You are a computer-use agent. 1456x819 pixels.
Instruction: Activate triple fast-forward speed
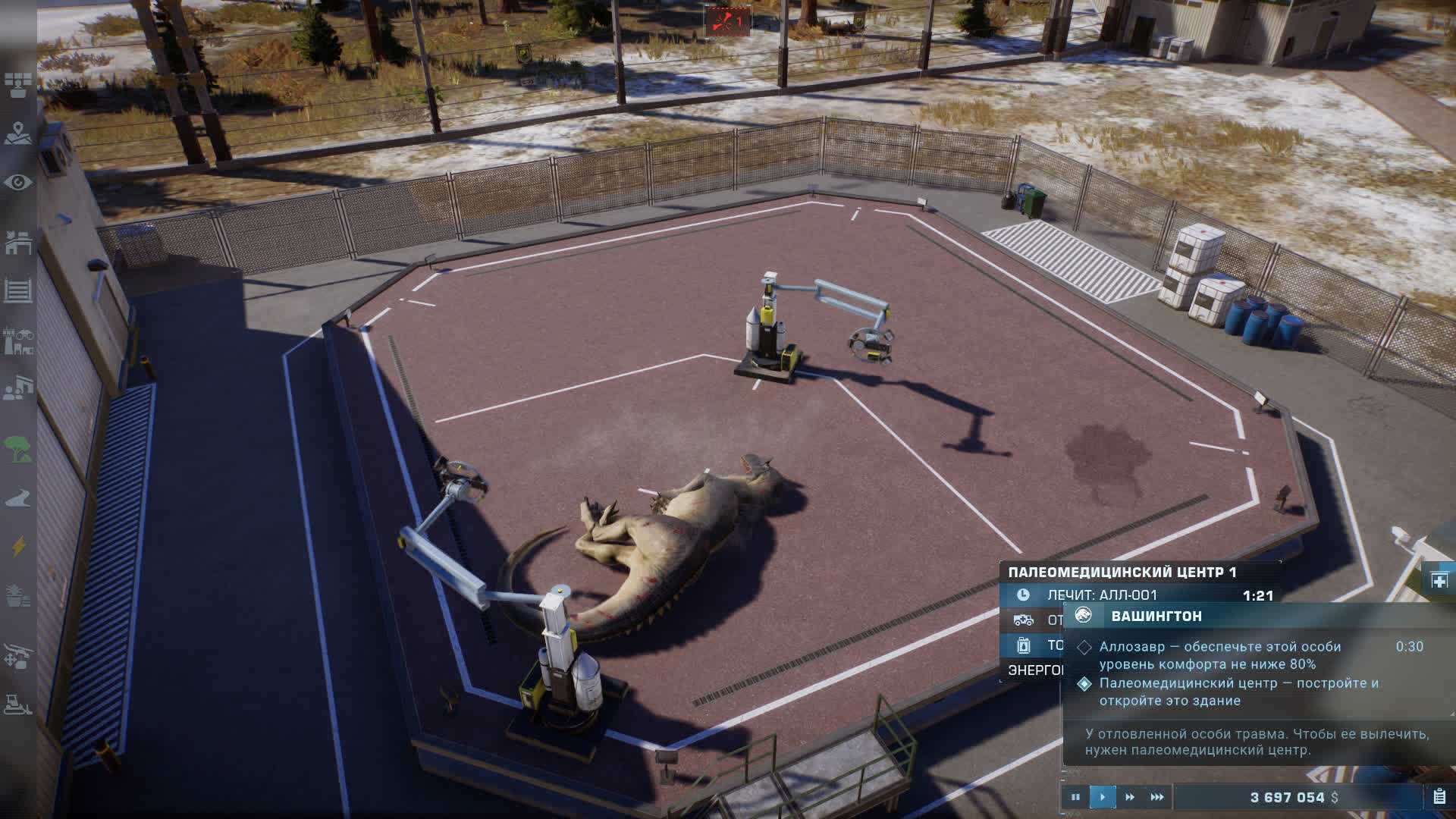point(1157,797)
